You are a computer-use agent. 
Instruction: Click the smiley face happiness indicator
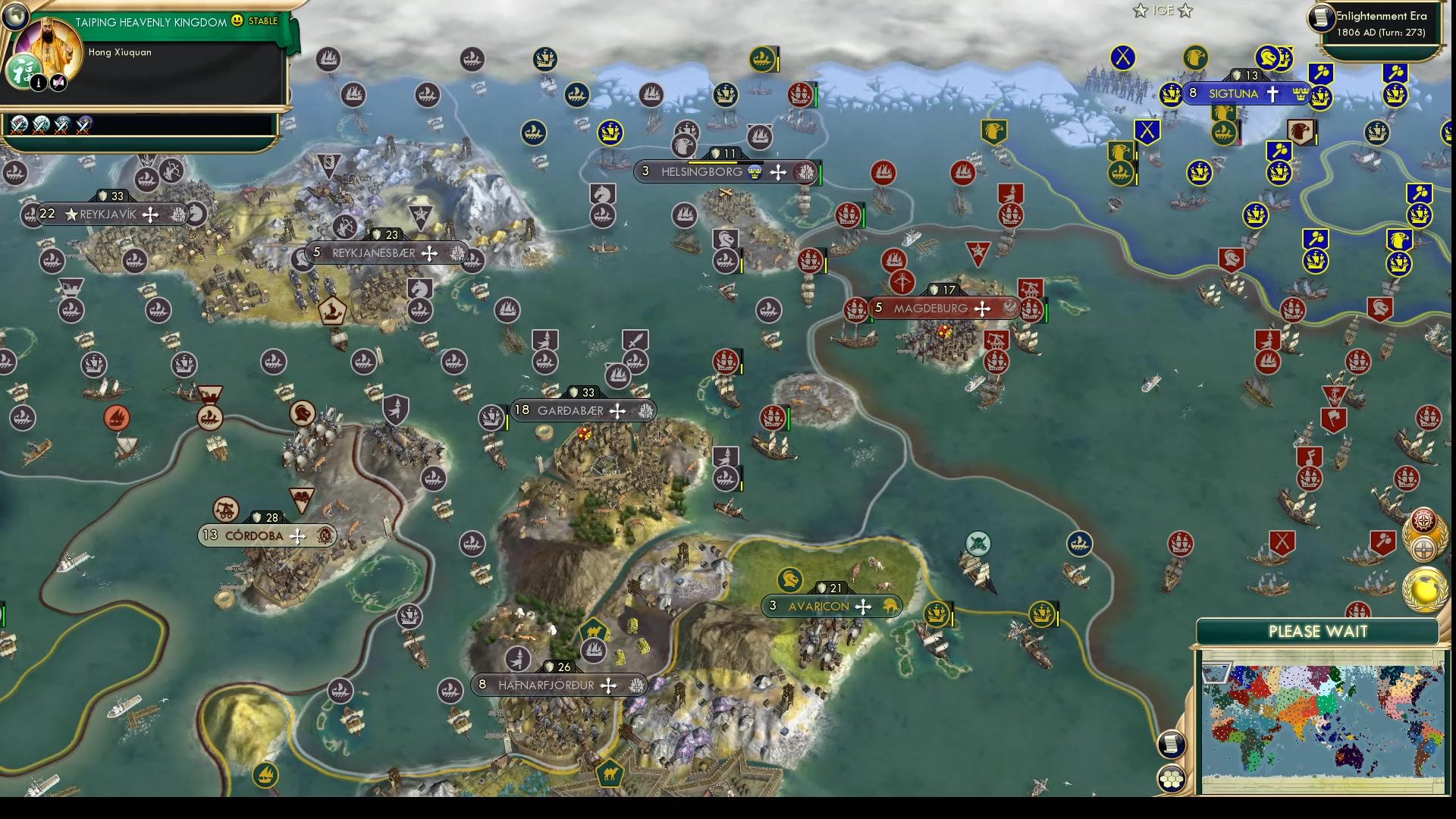tap(237, 21)
